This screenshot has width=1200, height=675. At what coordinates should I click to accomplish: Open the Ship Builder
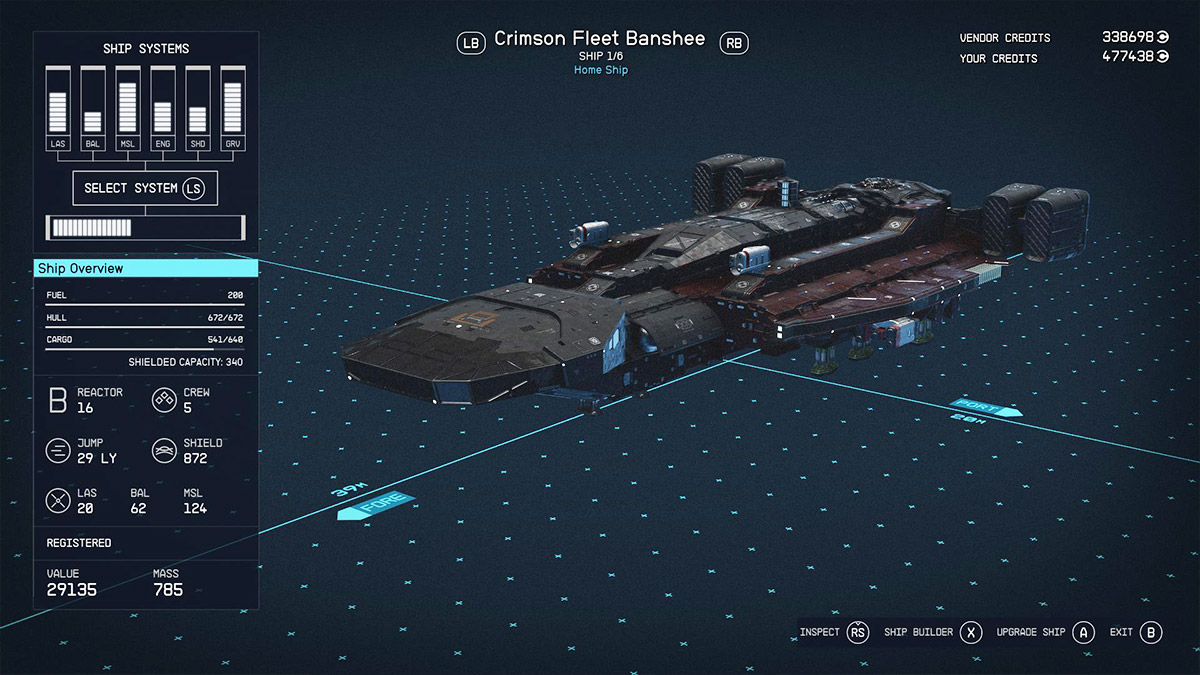tap(932, 633)
